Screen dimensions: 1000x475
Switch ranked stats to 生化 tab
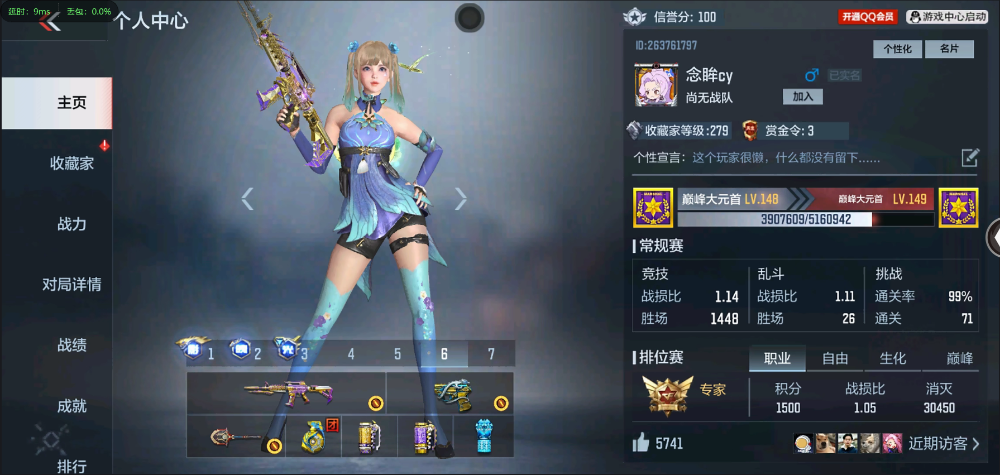[893, 359]
